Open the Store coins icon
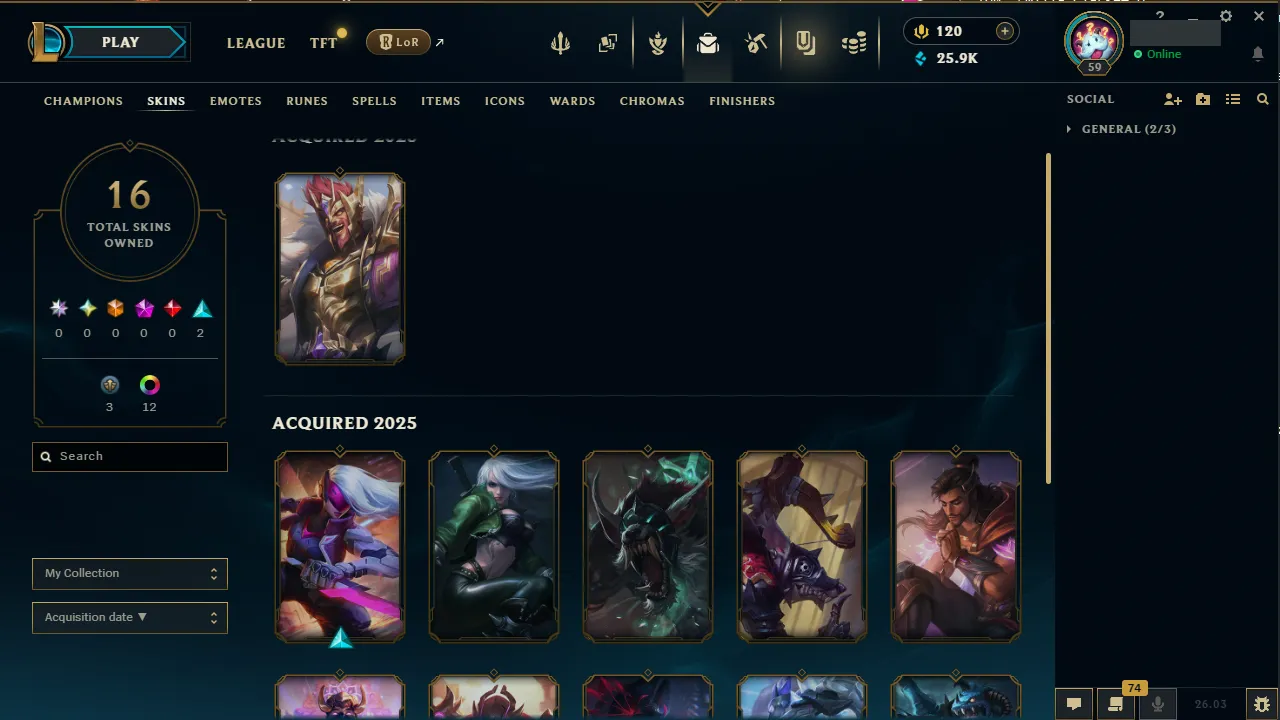 854,42
